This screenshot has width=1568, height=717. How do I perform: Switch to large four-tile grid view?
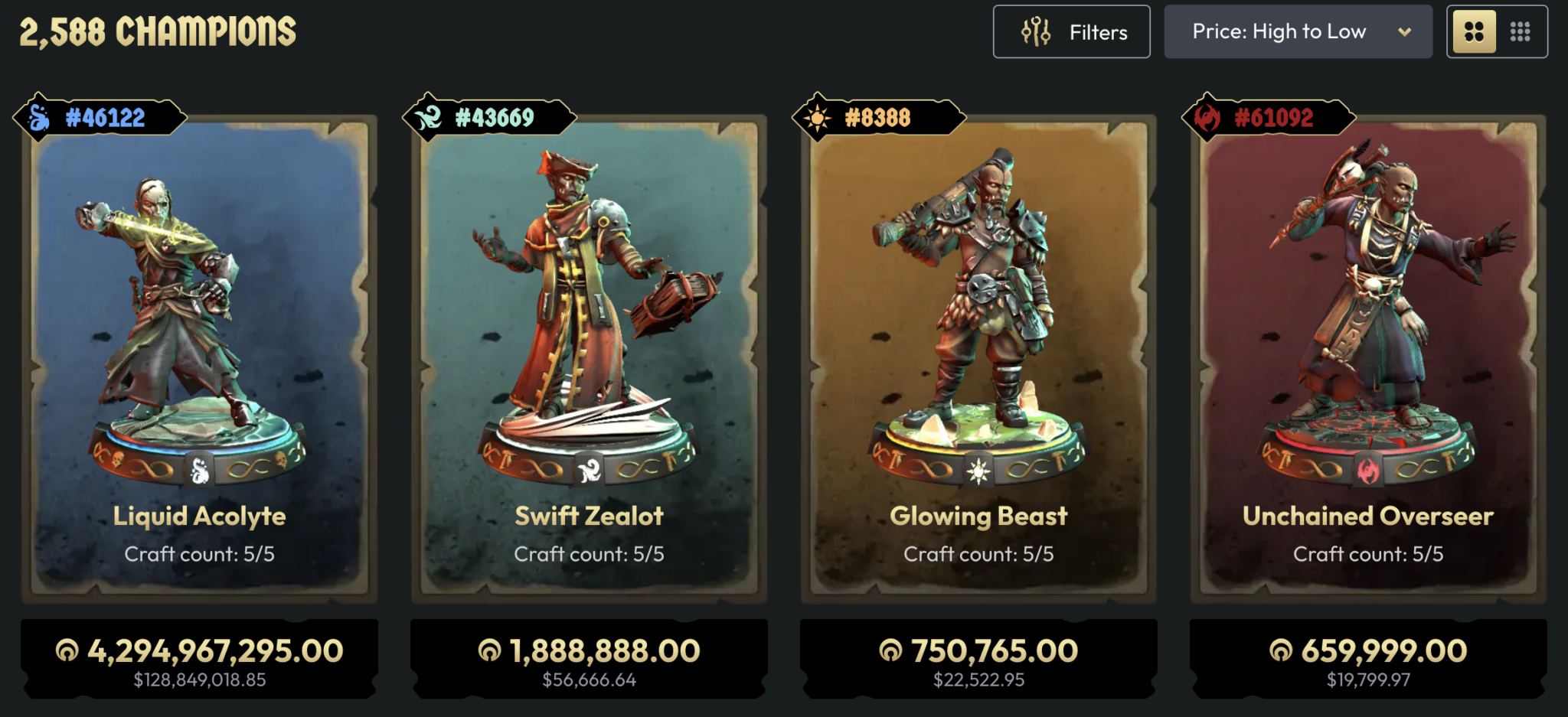[x=1475, y=32]
